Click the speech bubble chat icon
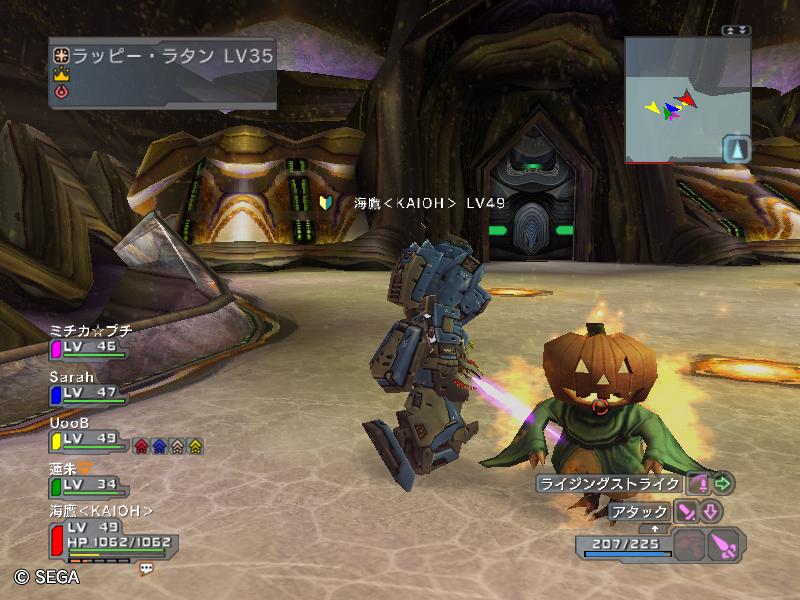The image size is (800, 600). 146,568
